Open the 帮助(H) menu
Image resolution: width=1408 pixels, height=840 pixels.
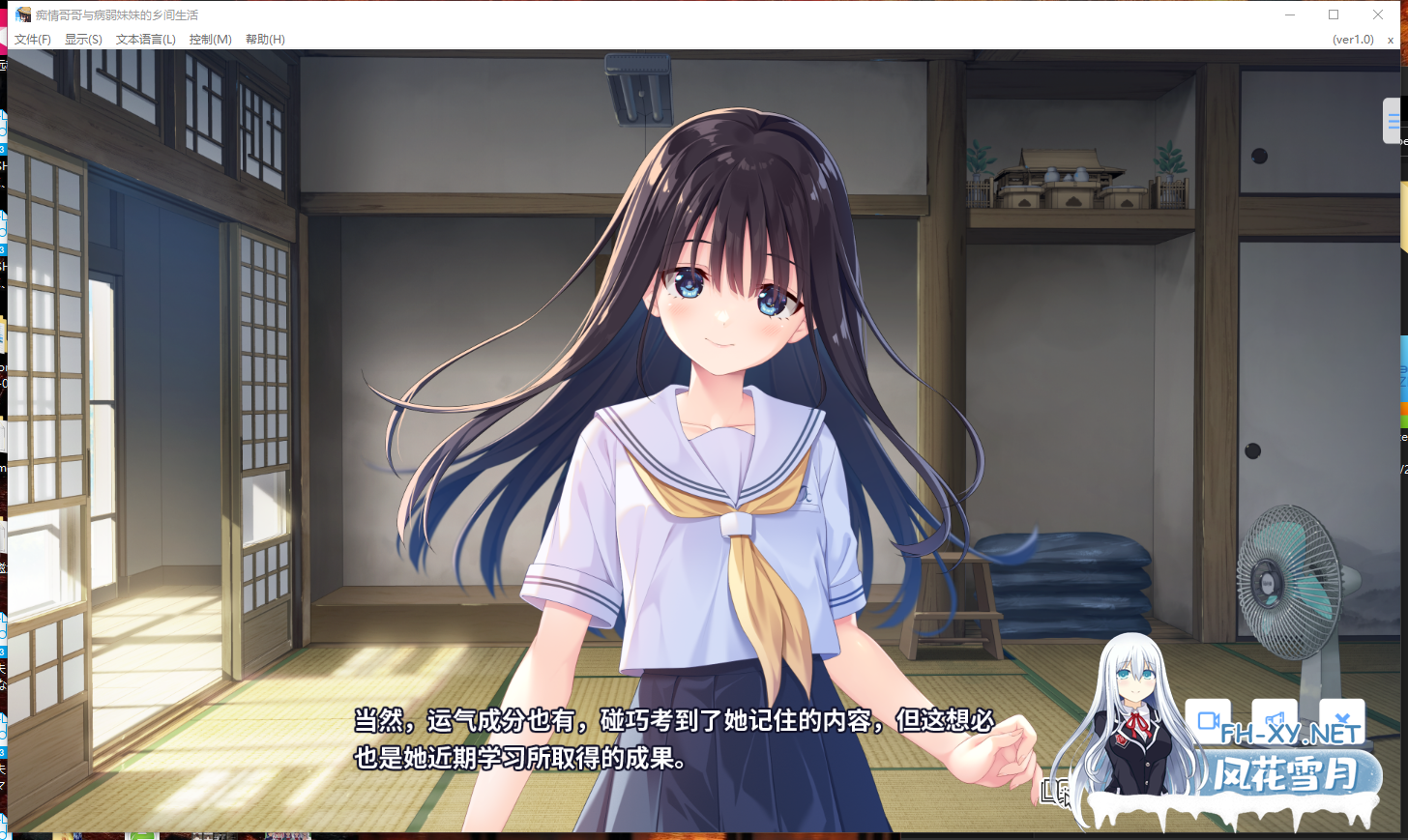[x=265, y=40]
